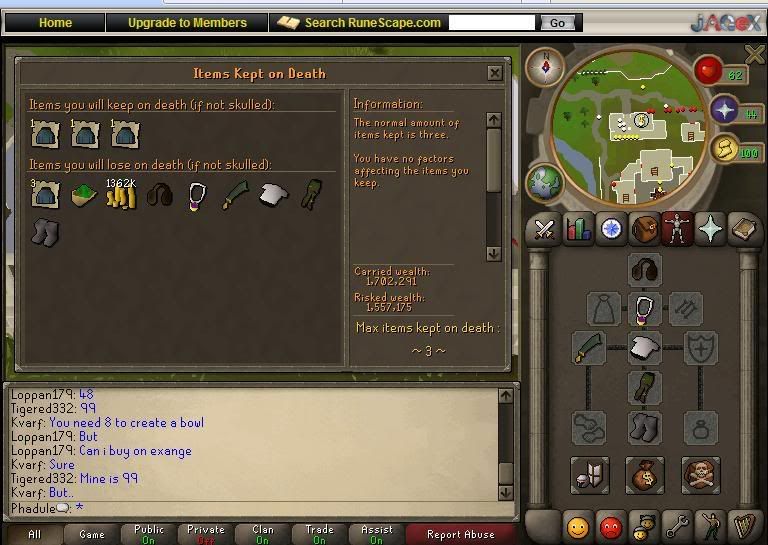The width and height of the screenshot is (768, 545).
Task: Select the 1362K coins stack in lost items
Action: [x=121, y=194]
